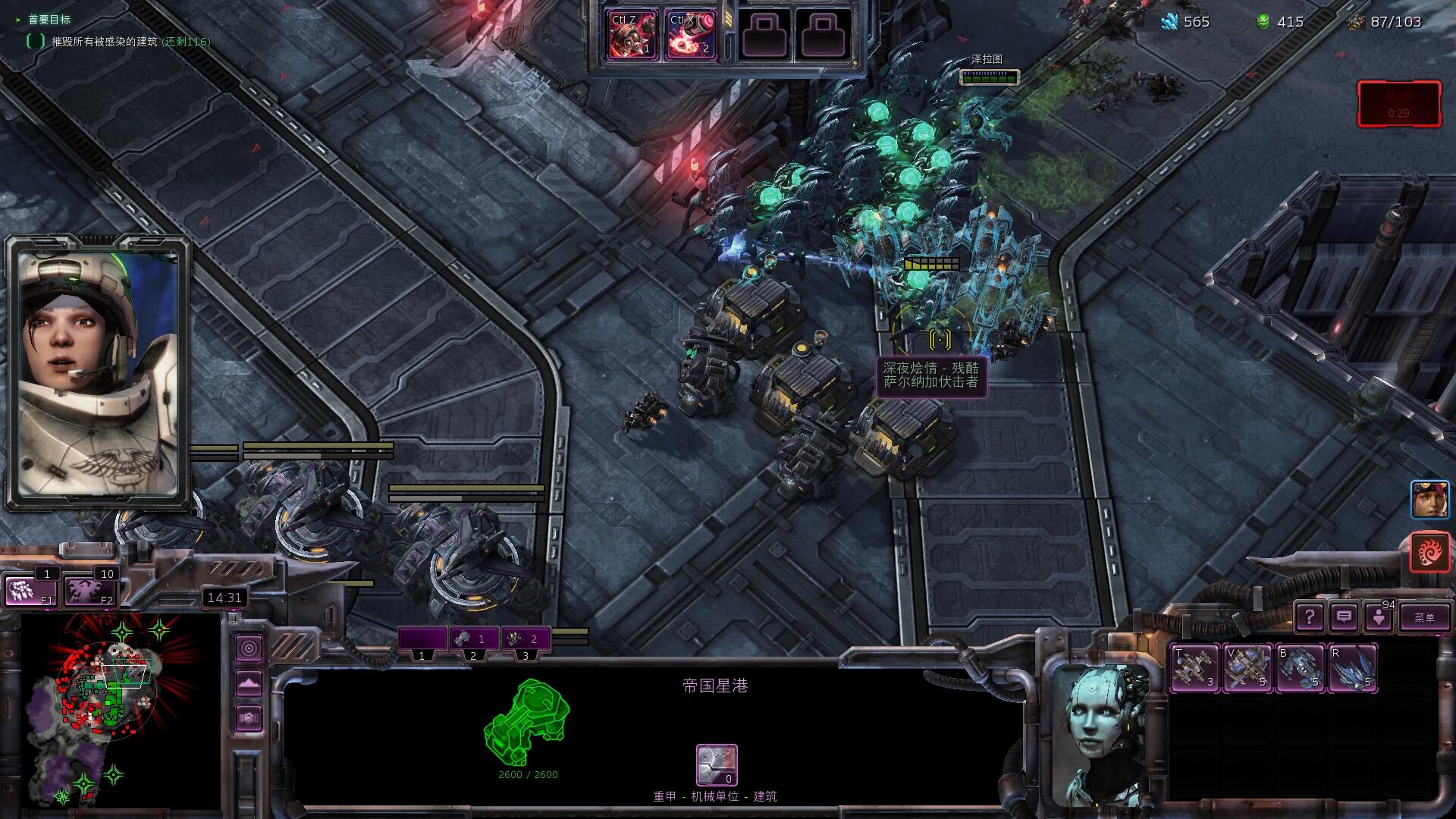Toggle the alliance colors handshake button
The width and height of the screenshot is (1456, 819).
tap(249, 717)
